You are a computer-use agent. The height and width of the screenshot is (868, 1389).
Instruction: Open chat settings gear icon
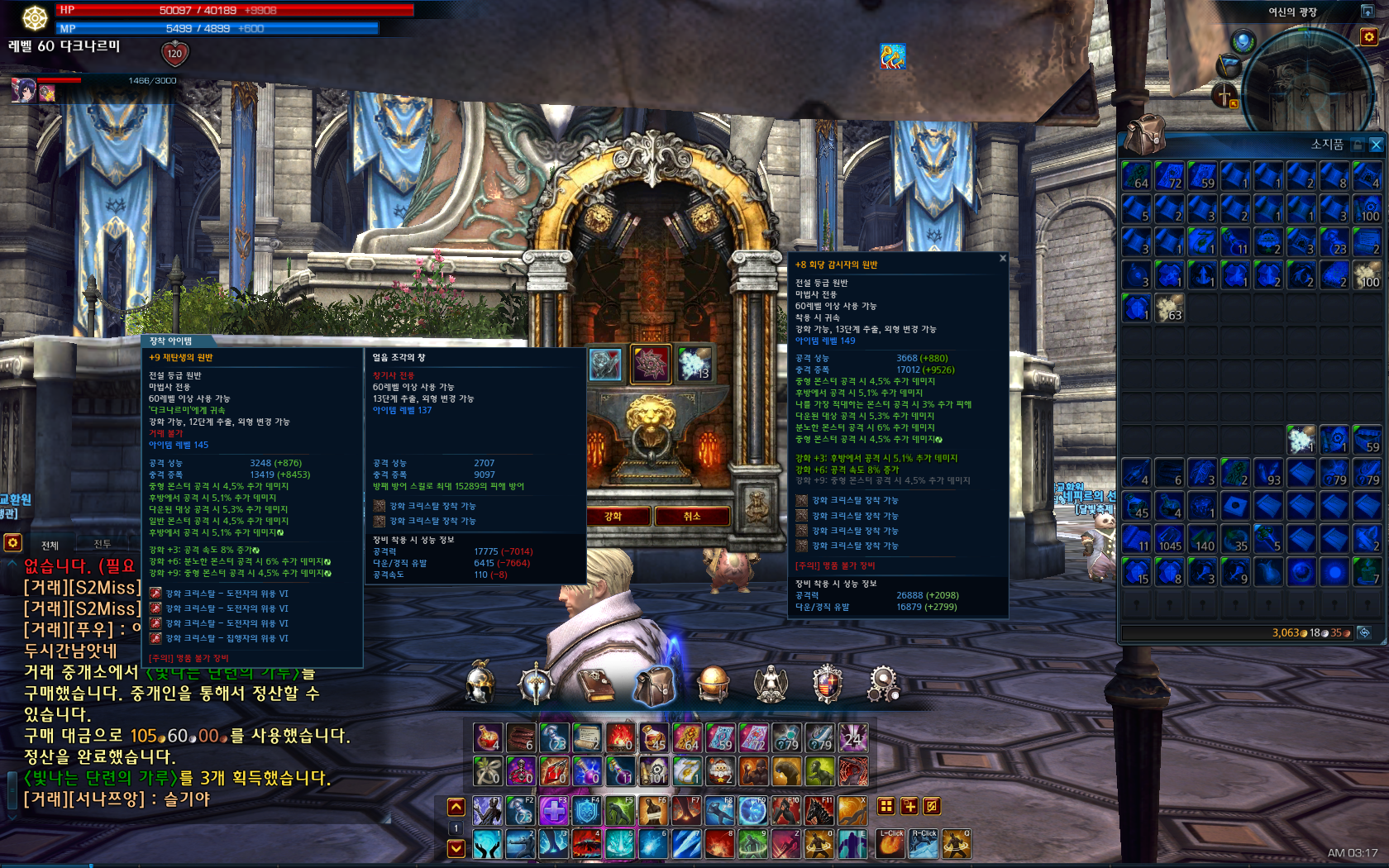[12, 542]
